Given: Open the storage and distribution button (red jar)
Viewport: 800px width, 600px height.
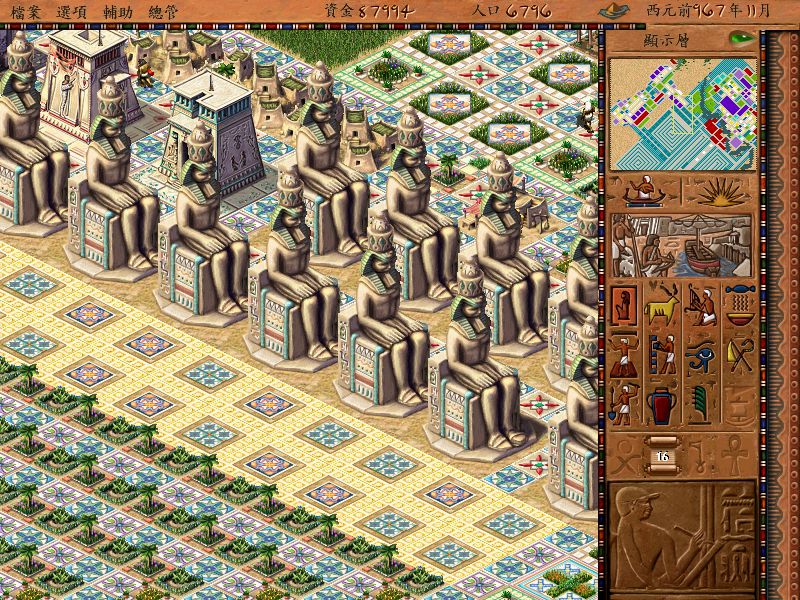Looking at the screenshot, I should 662,404.
